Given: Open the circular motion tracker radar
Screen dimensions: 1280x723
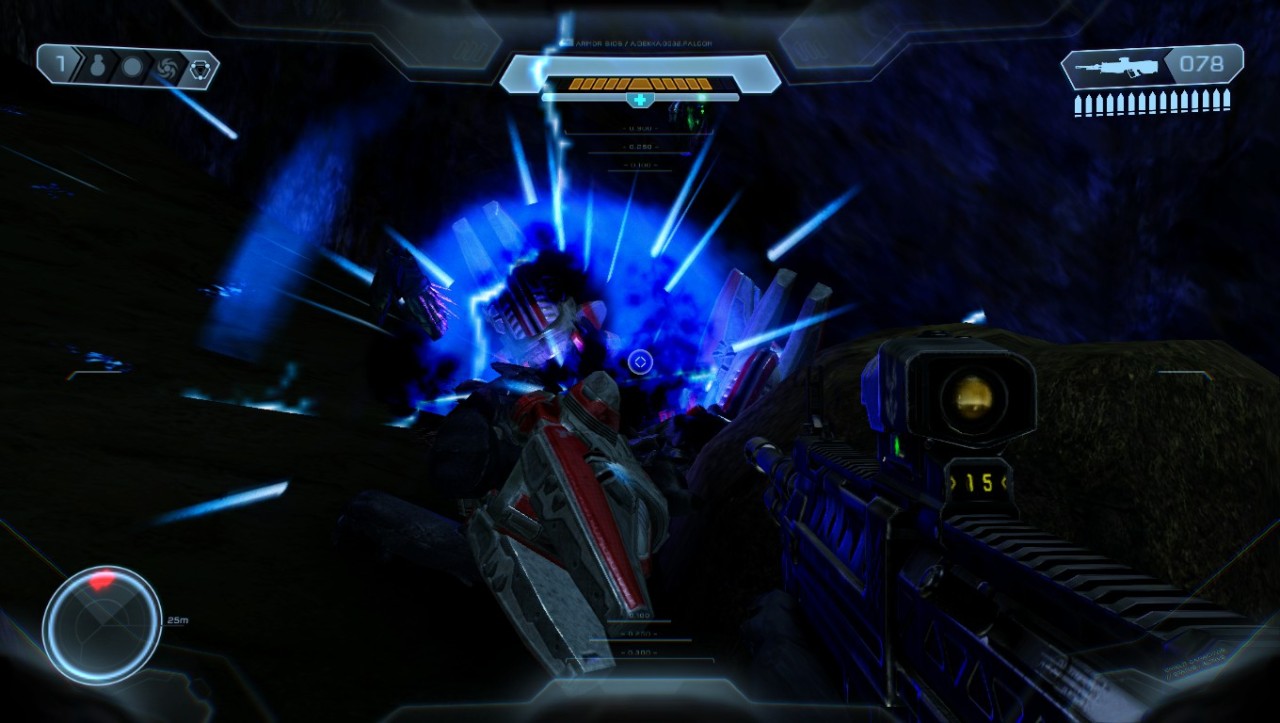Looking at the screenshot, I should click(x=102, y=625).
